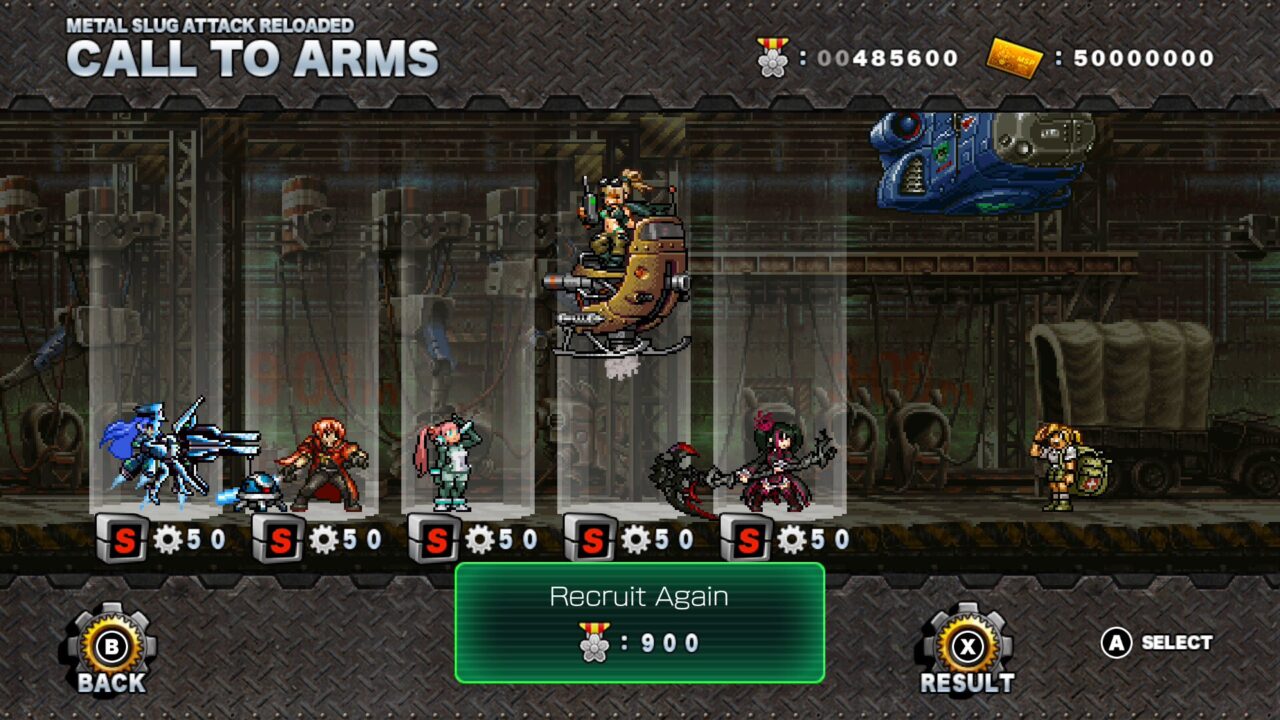The width and height of the screenshot is (1280, 720).
Task: Click the Result gear icon labeled X
Action: 966,644
